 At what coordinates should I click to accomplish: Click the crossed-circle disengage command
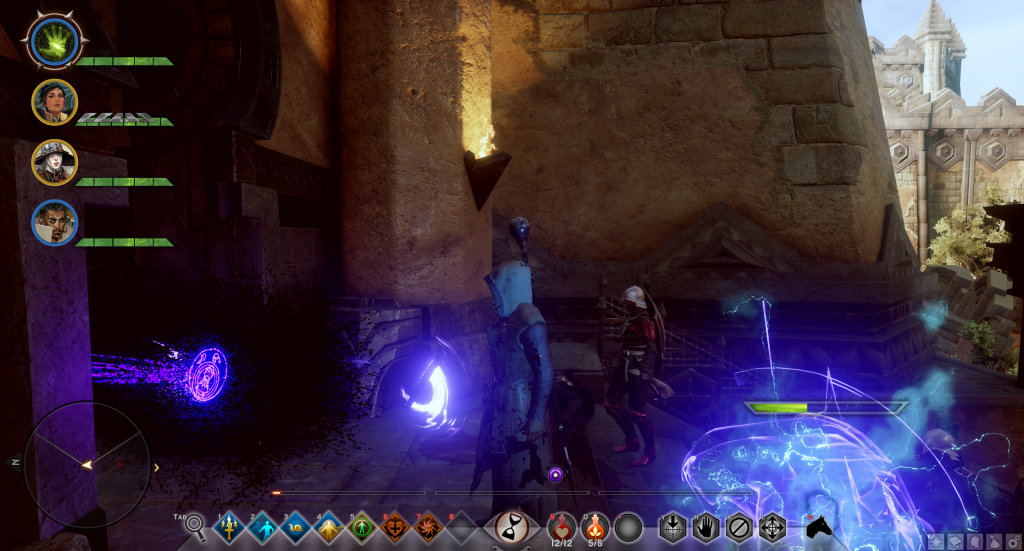tap(739, 526)
